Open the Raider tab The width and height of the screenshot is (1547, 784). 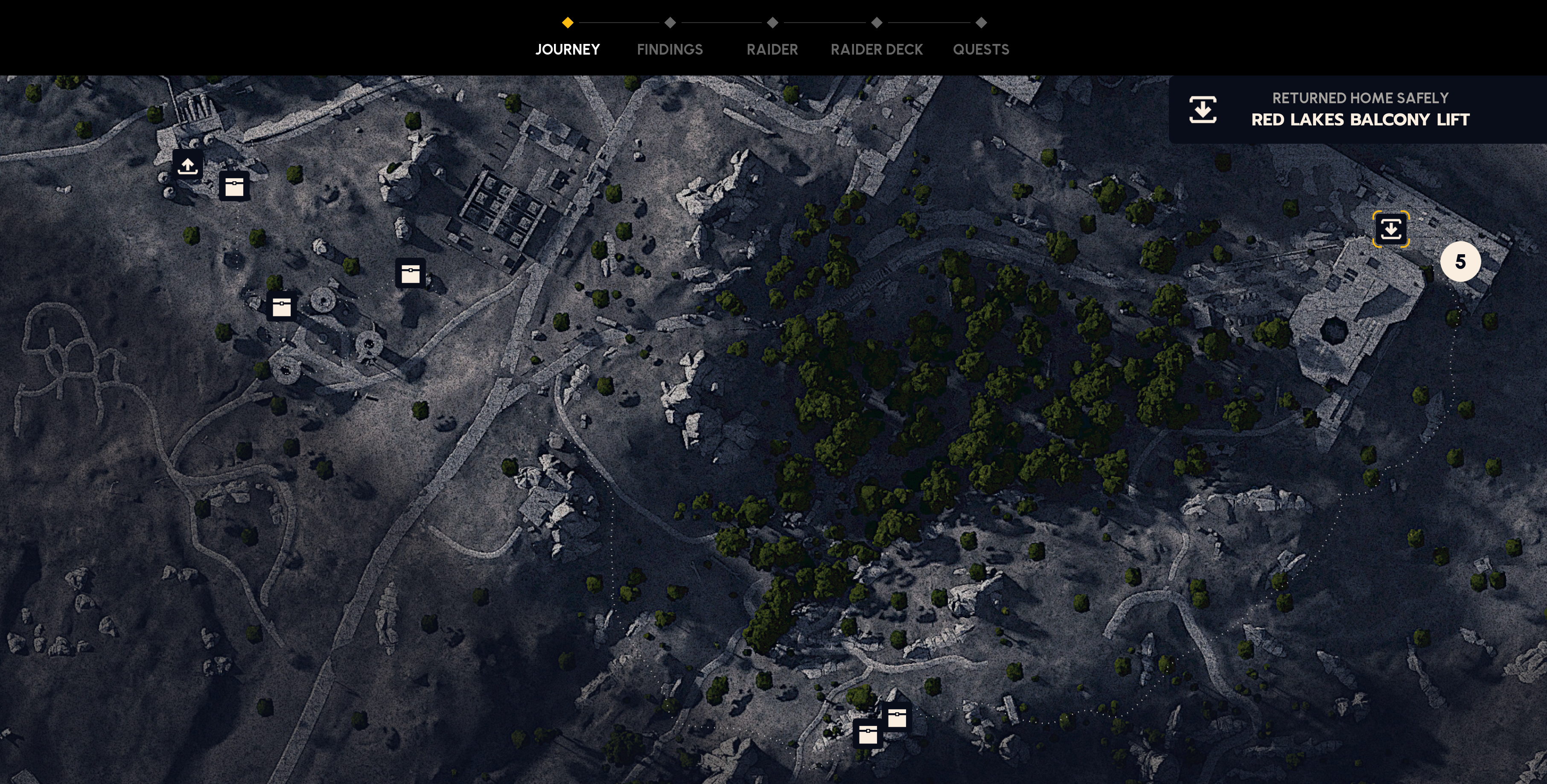(x=772, y=49)
